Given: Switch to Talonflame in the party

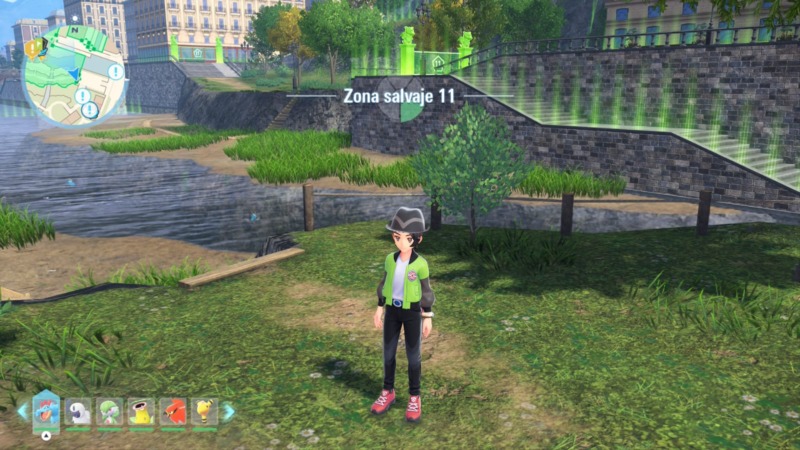Looking at the screenshot, I should tap(172, 411).
